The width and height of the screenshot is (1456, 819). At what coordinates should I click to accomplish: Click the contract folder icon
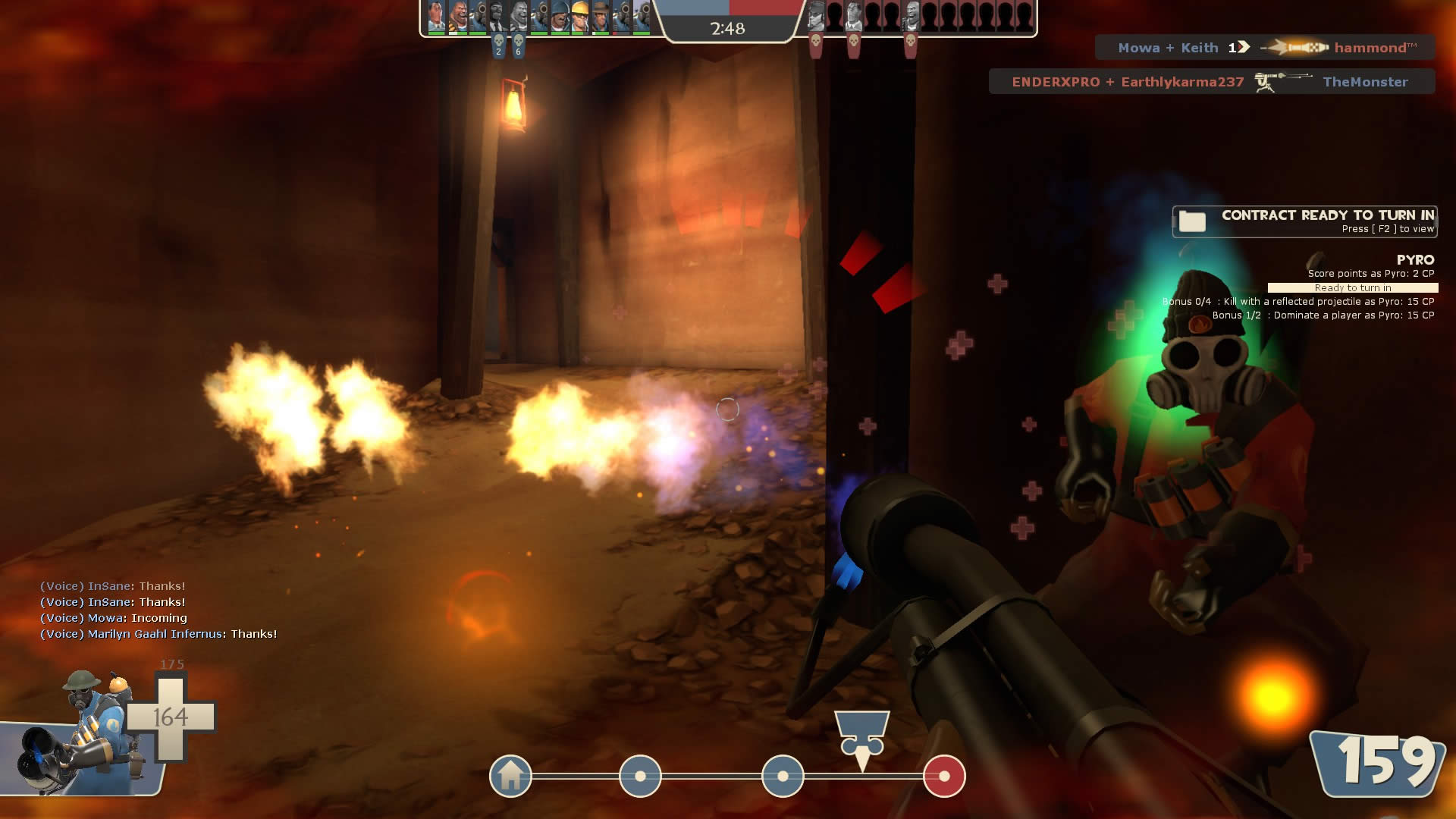tap(1192, 221)
